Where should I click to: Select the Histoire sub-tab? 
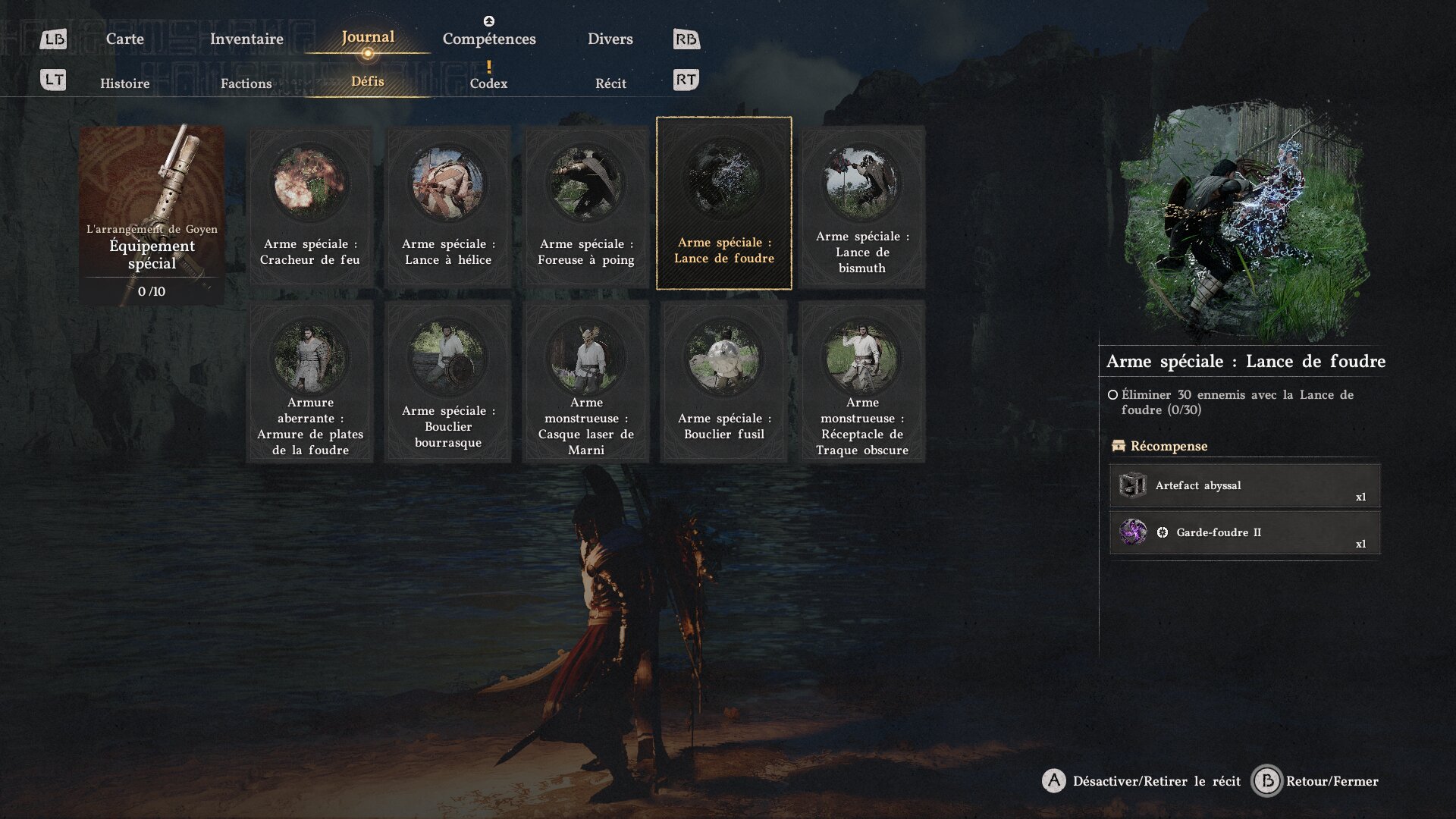point(124,83)
